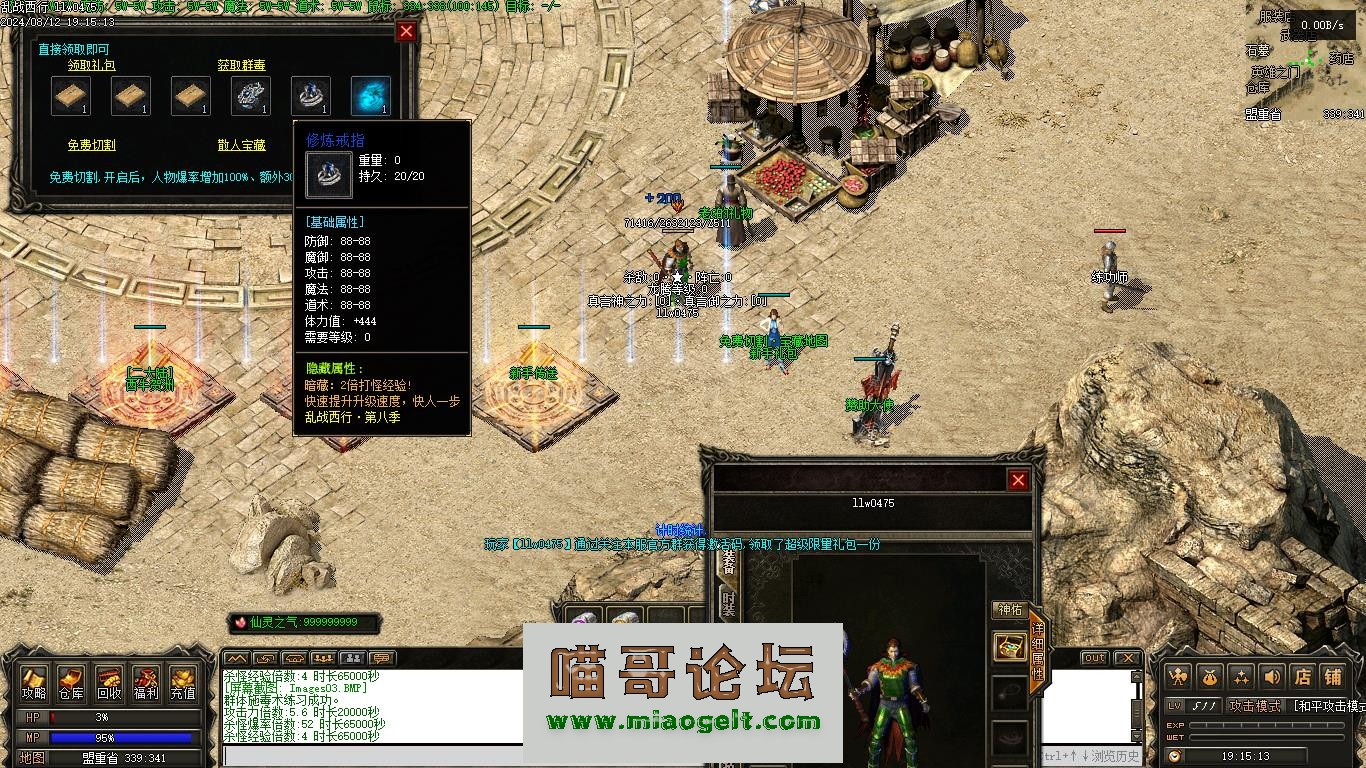Viewport: 1366px width, 768px height.
Task: Close the gift reward window
Action: [x=406, y=31]
